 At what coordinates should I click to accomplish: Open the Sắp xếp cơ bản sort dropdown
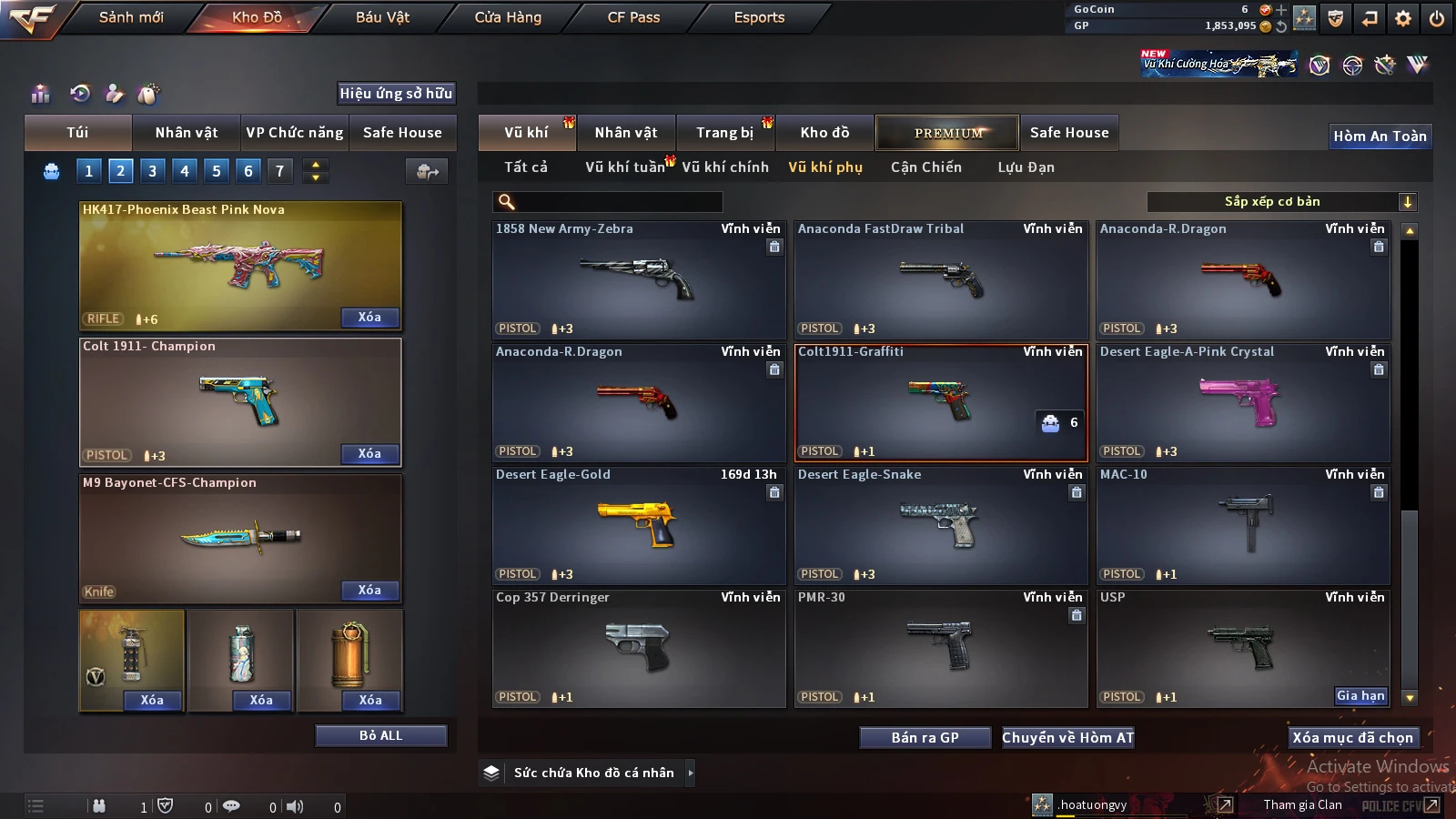1281,202
